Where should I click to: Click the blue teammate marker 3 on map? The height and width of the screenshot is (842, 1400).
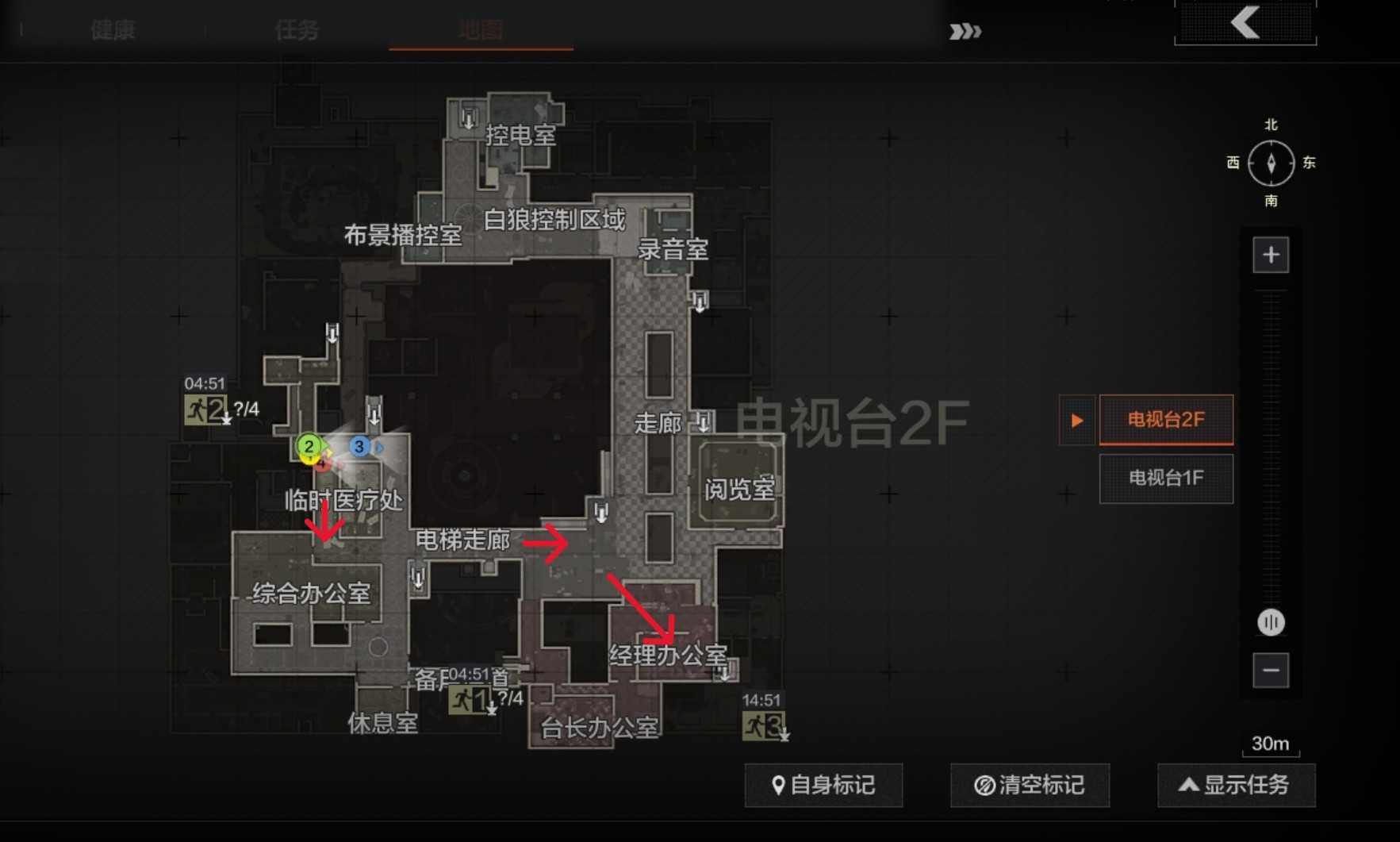[x=360, y=447]
